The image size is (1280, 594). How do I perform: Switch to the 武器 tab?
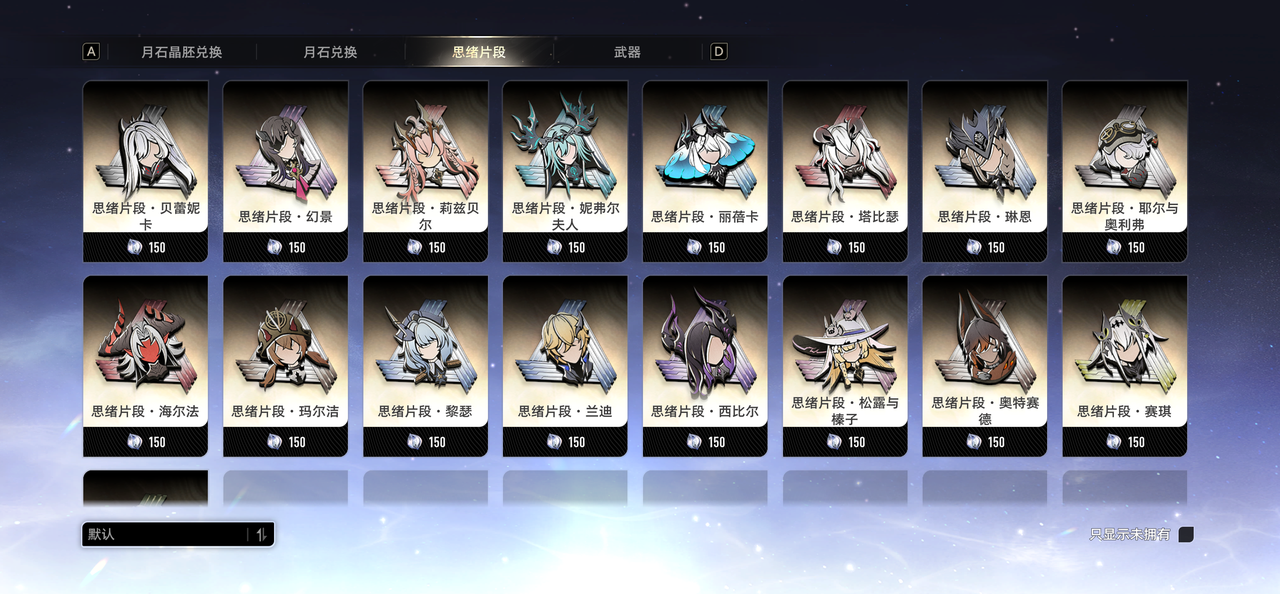pyautogui.click(x=627, y=52)
